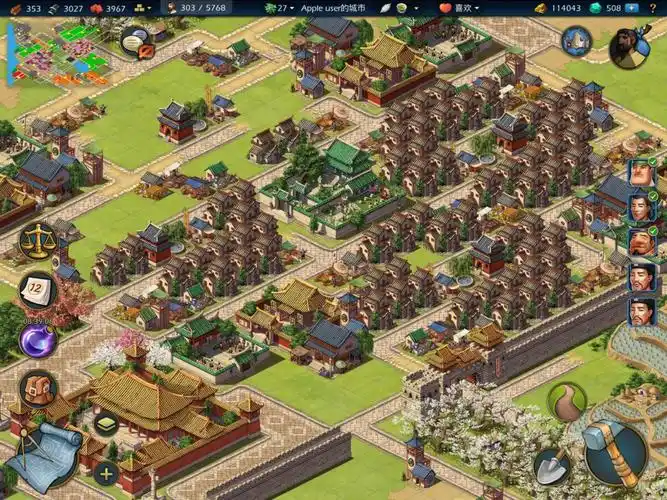Select the bottom advisor portrait
Viewport: 667px width, 500px height.
[x=641, y=311]
